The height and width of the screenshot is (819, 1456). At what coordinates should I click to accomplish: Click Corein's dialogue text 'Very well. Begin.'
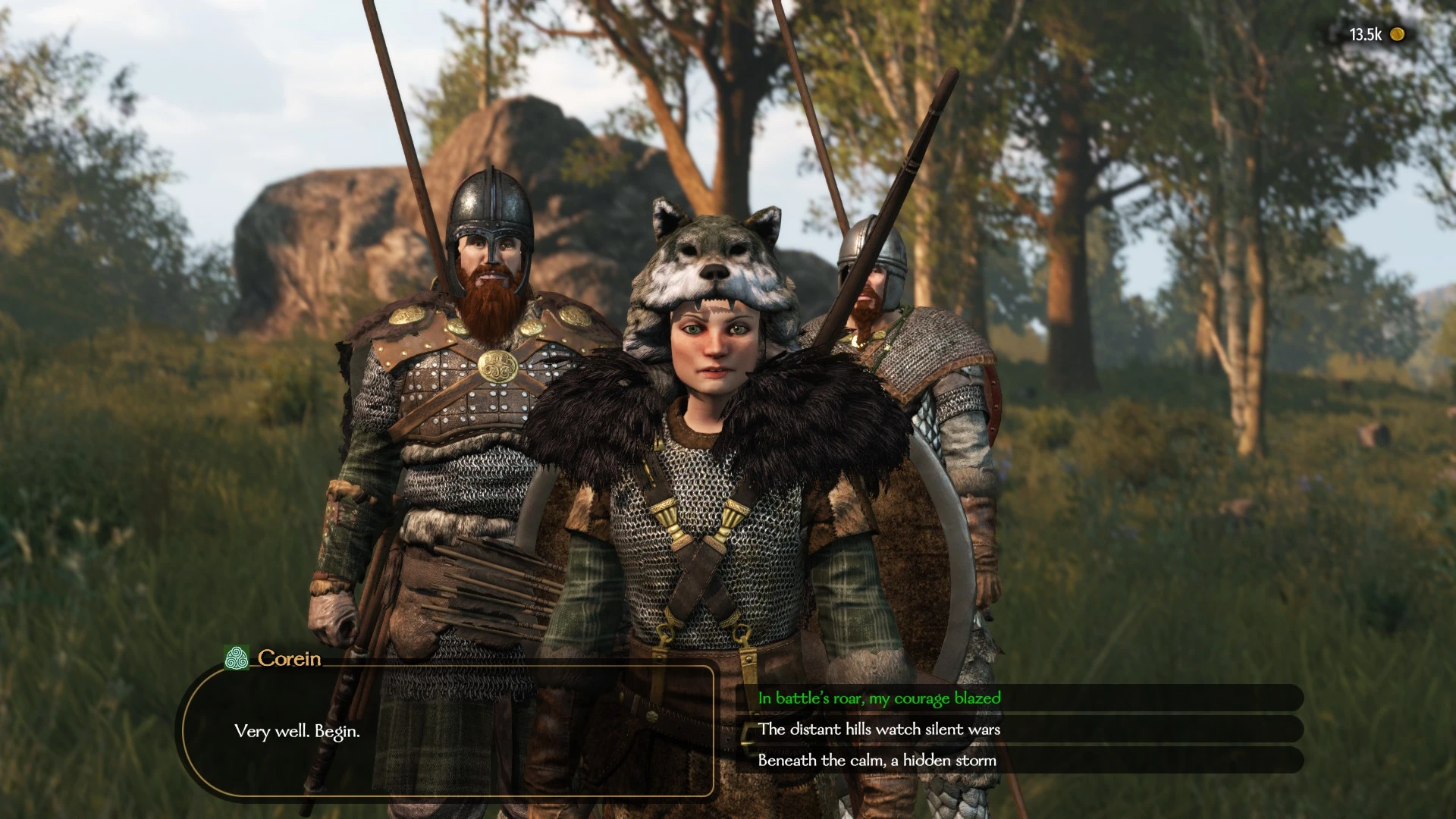pos(298,733)
